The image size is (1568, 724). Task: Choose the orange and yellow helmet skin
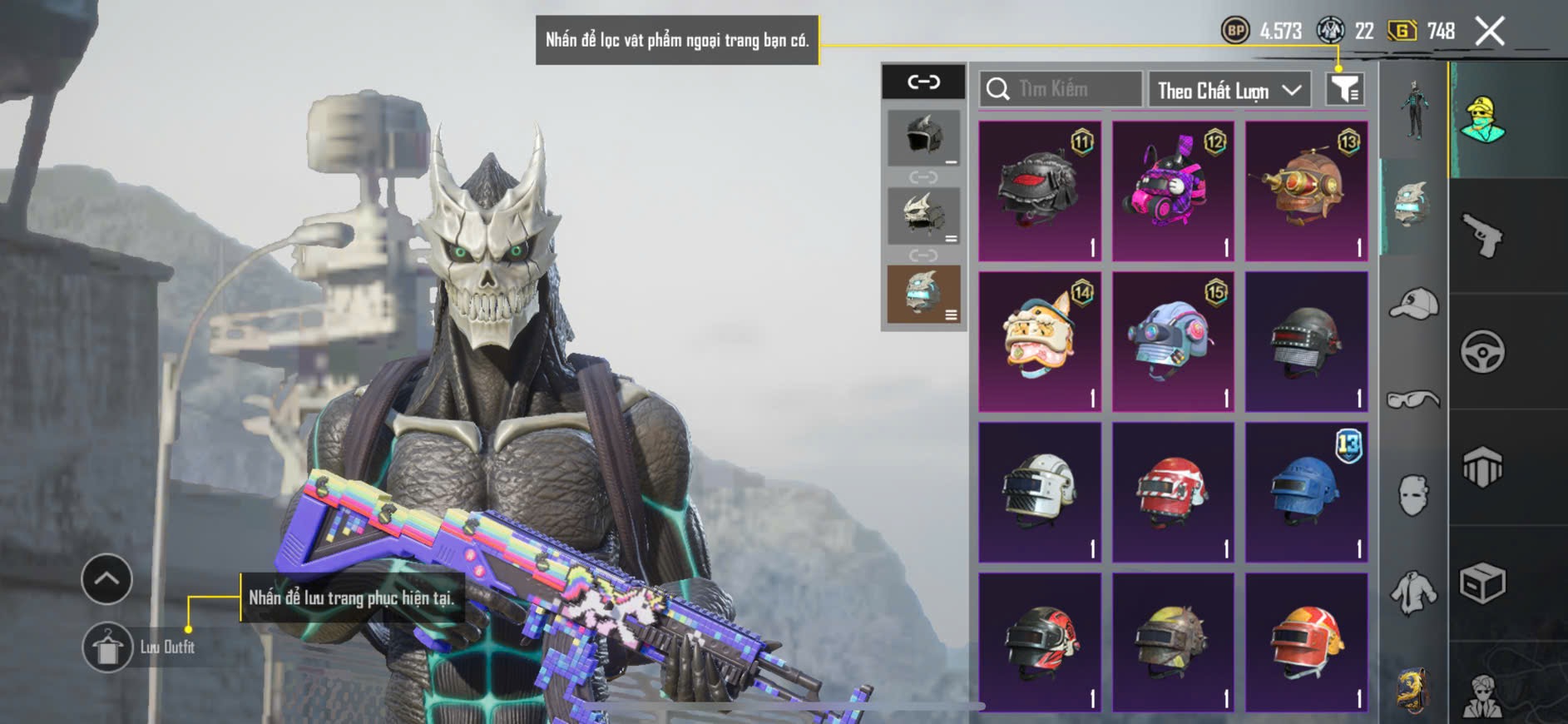click(x=1306, y=642)
